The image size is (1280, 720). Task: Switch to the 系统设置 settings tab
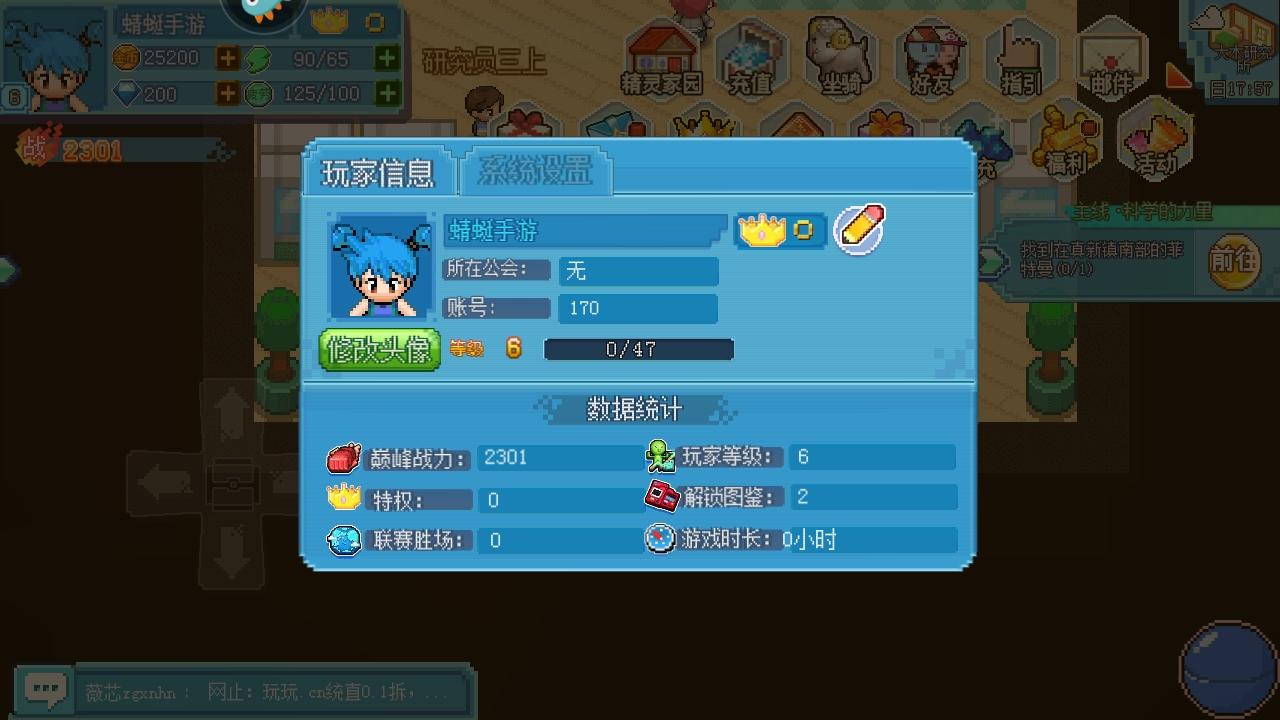click(535, 172)
